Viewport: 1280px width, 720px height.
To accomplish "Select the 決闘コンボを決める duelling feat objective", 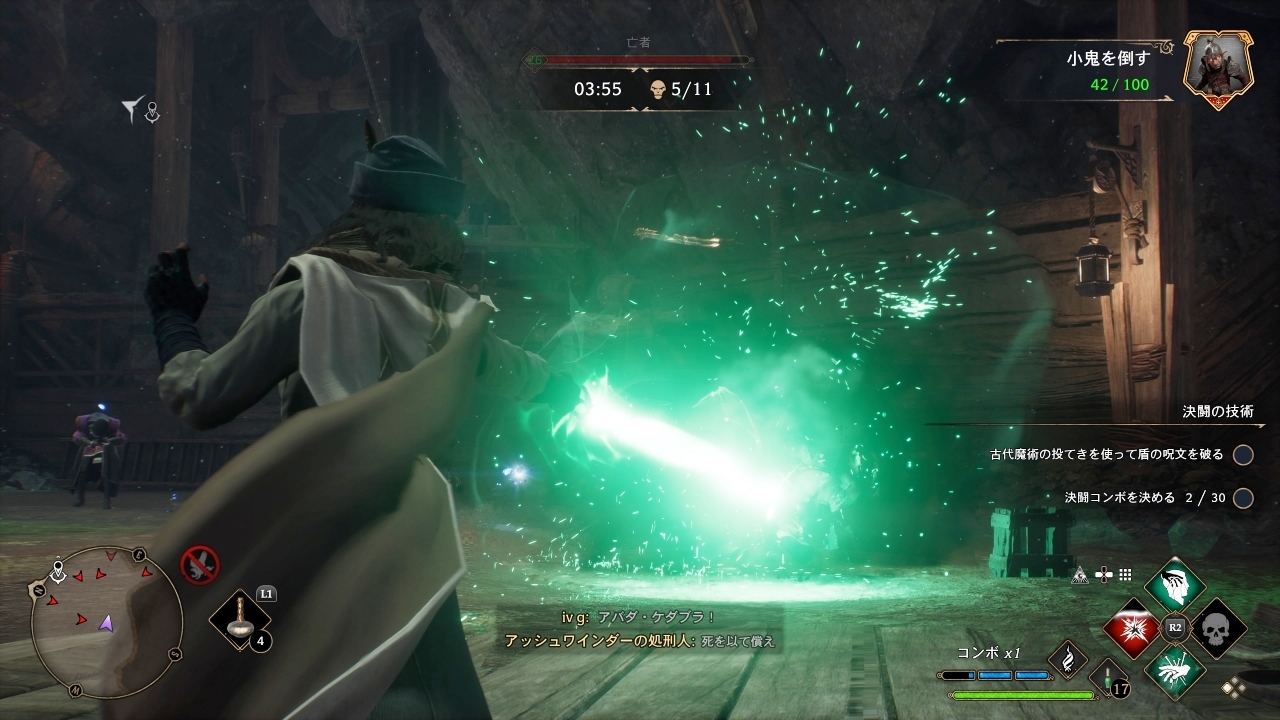I will 1243,498.
